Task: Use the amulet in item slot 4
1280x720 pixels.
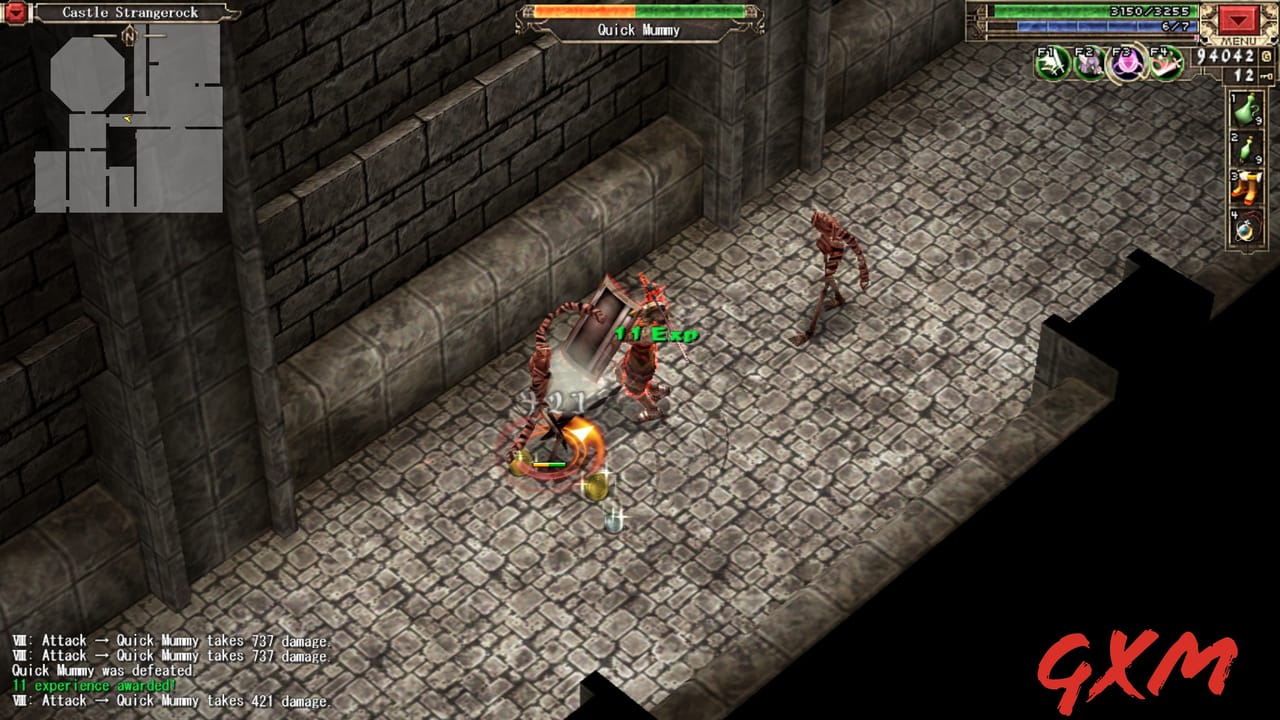Action: pyautogui.click(x=1245, y=224)
